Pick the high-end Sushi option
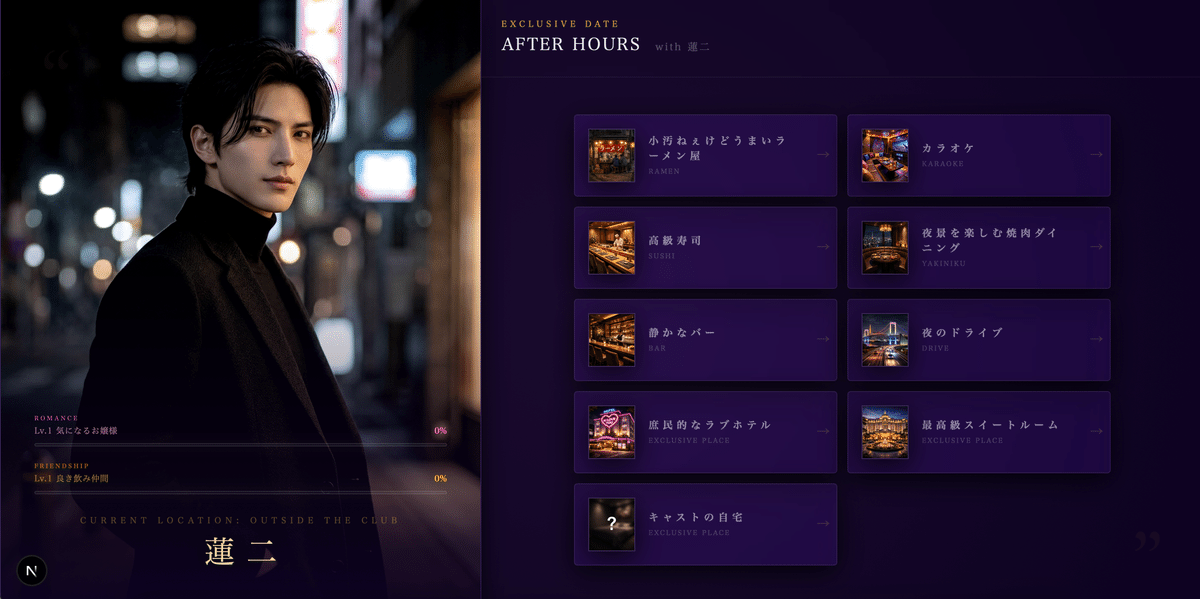 click(x=705, y=247)
